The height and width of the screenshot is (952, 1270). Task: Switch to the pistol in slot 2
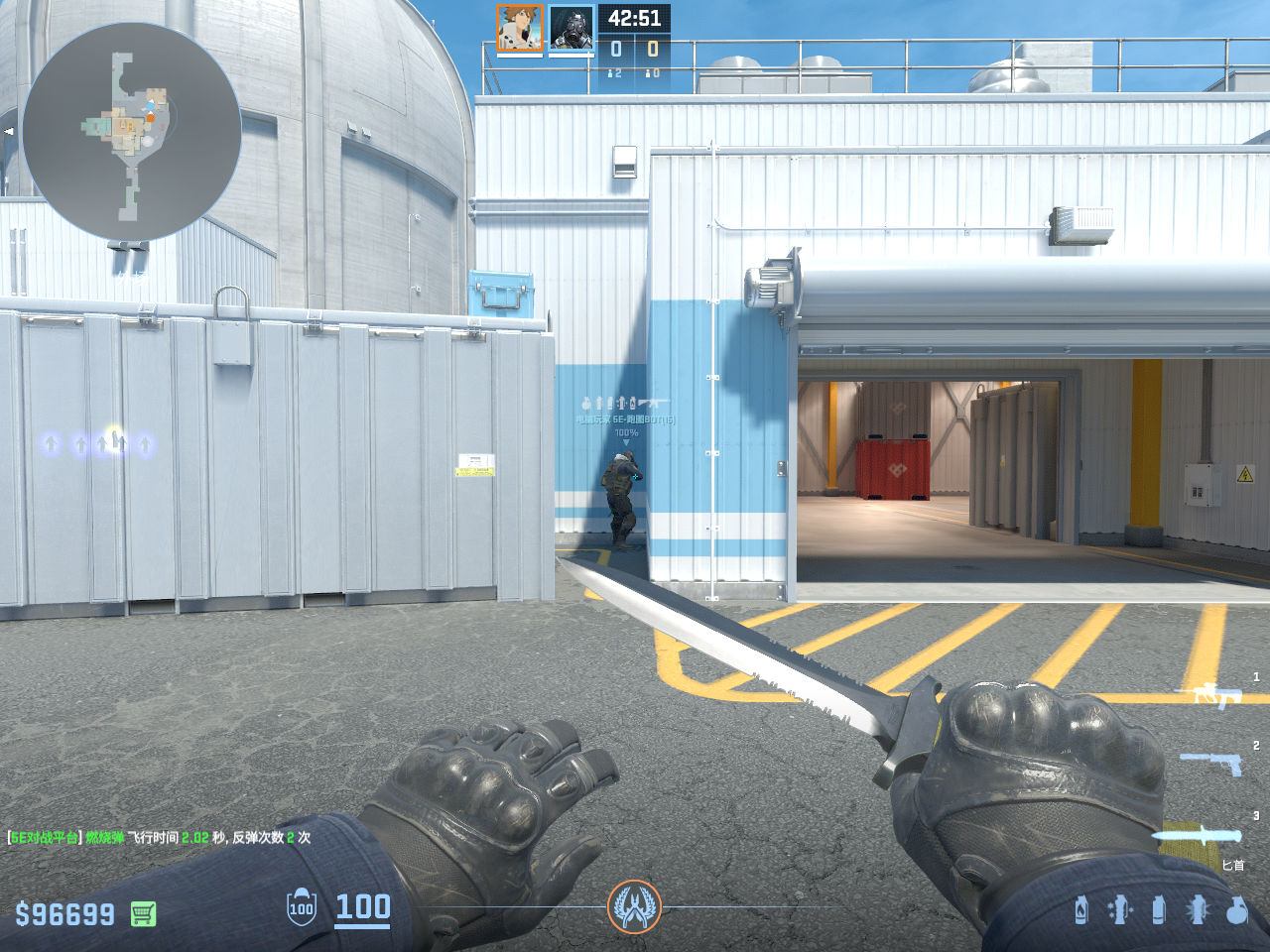coord(1212,763)
